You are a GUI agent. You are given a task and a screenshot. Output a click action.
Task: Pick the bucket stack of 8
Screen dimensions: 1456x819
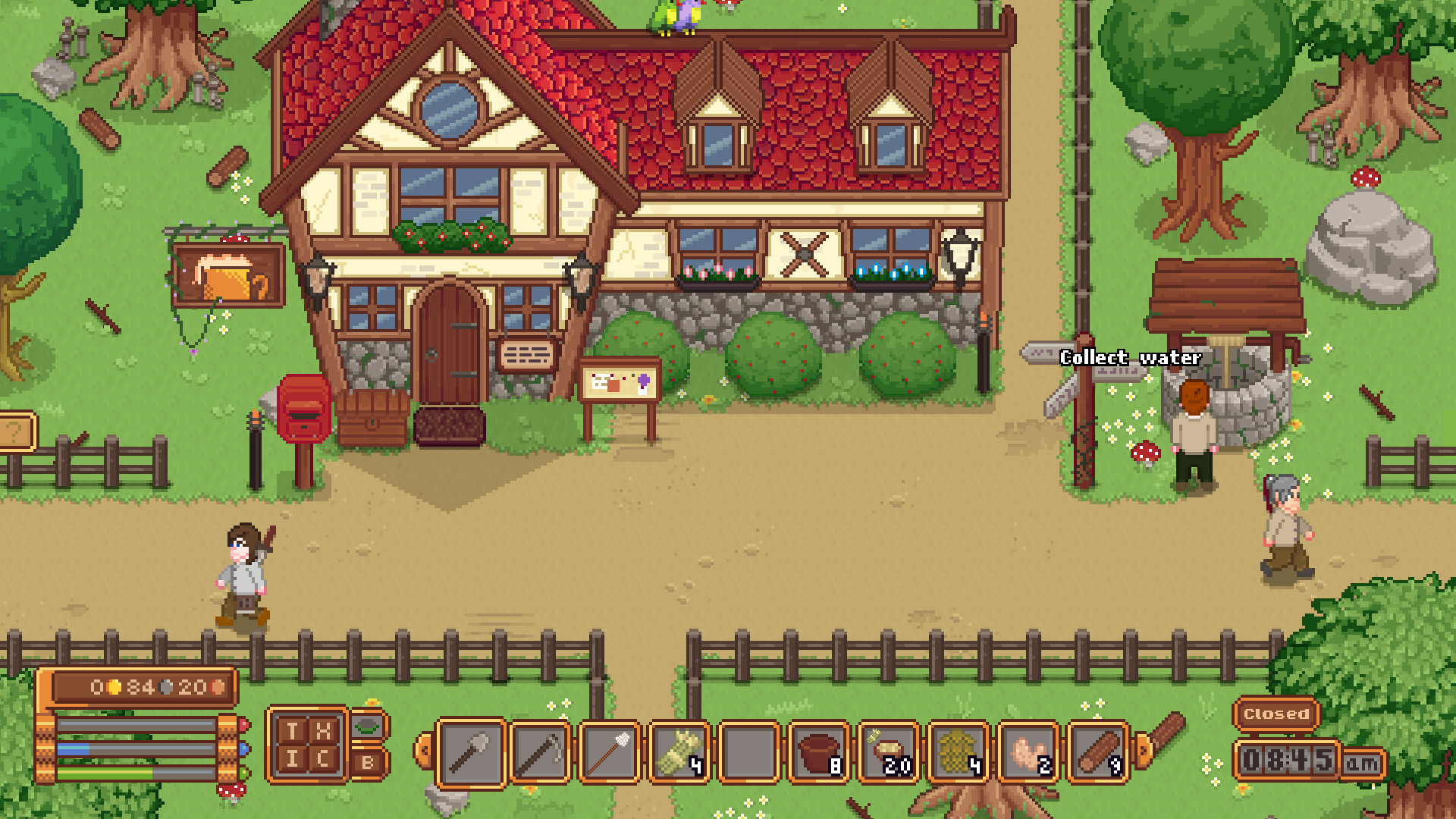point(819,753)
